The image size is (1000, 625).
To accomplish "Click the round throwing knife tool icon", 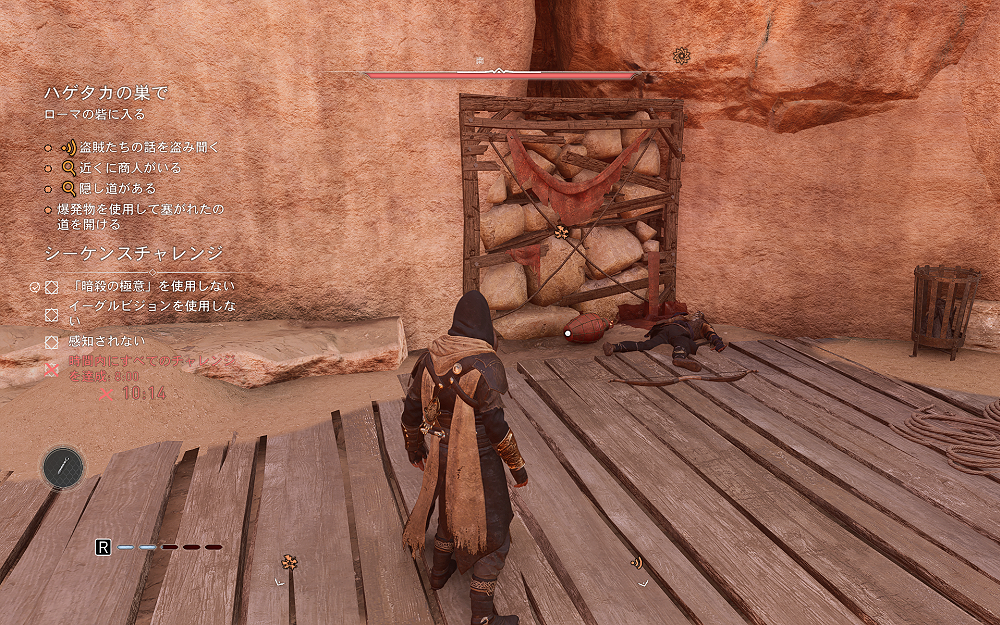I will click(63, 467).
